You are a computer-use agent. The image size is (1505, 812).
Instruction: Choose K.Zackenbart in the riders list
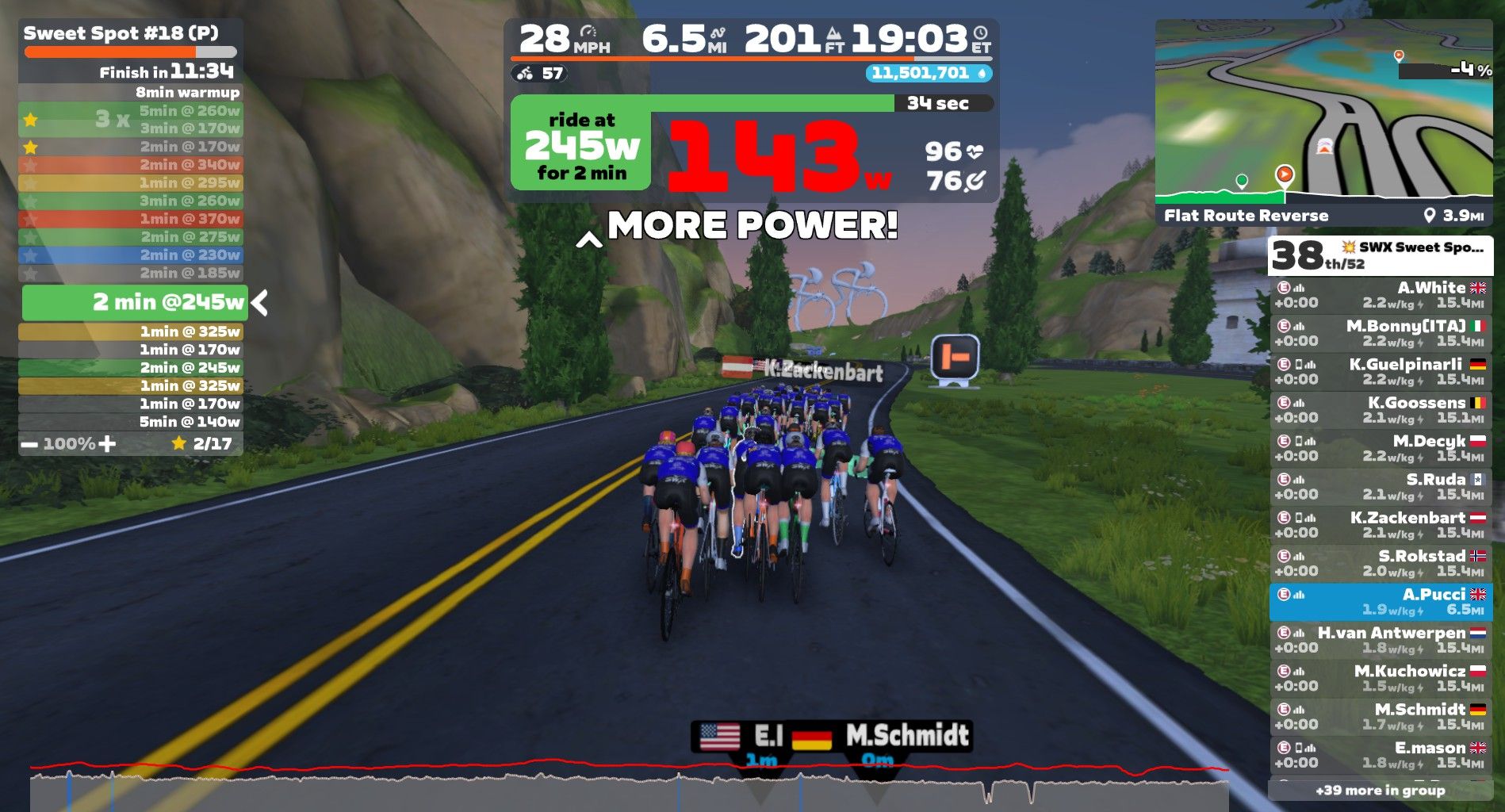point(1380,525)
